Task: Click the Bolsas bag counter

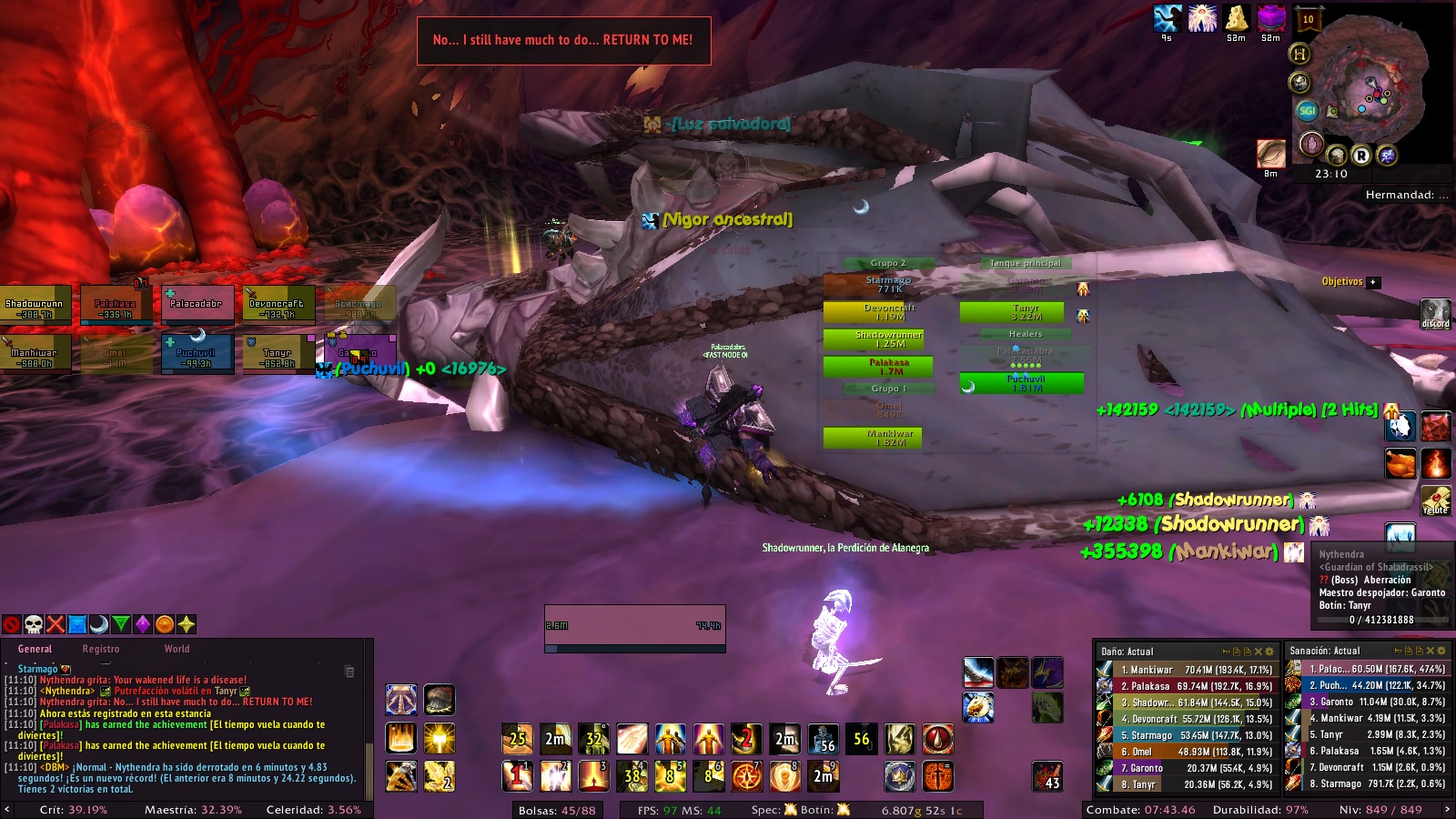Action: (557, 810)
